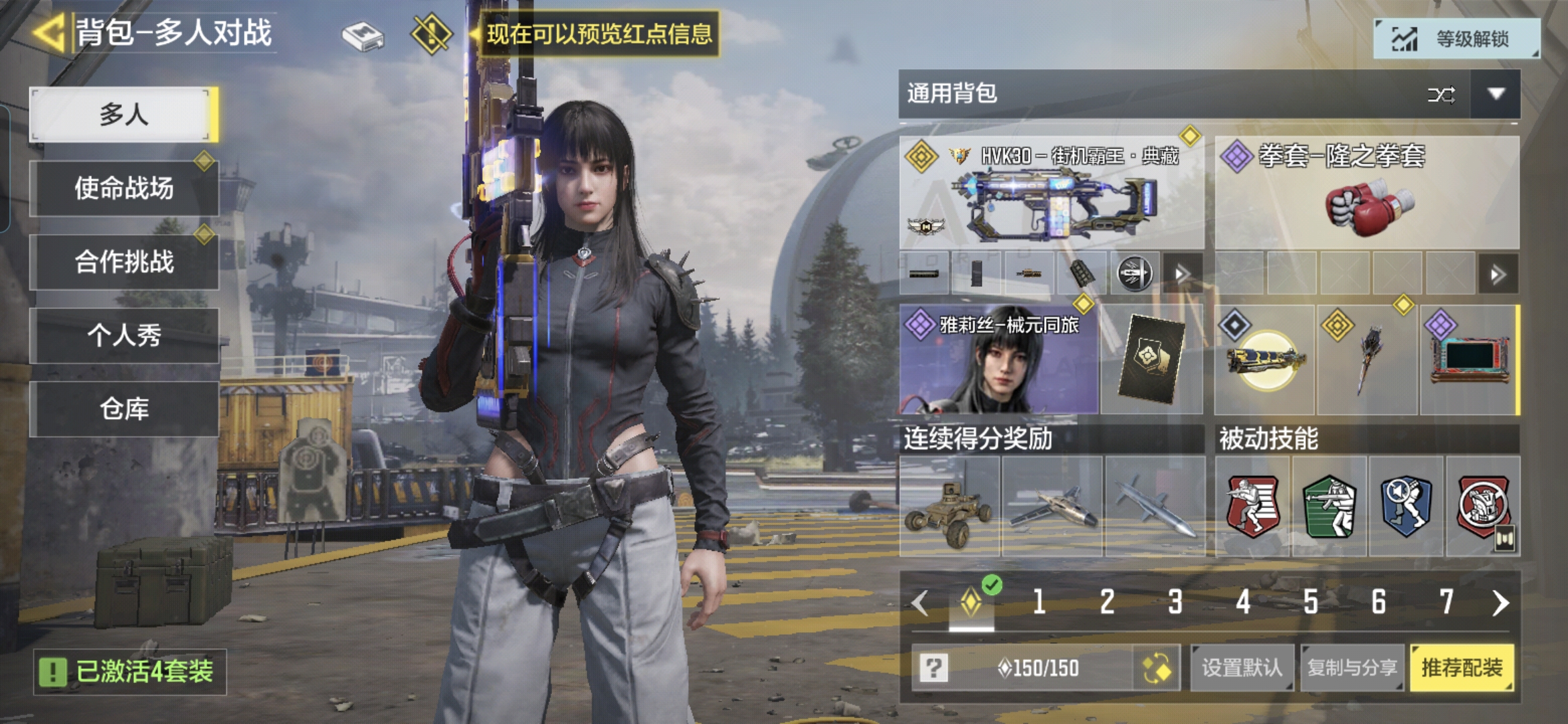
Task: Select the 合作挑战 tab
Action: [x=124, y=261]
